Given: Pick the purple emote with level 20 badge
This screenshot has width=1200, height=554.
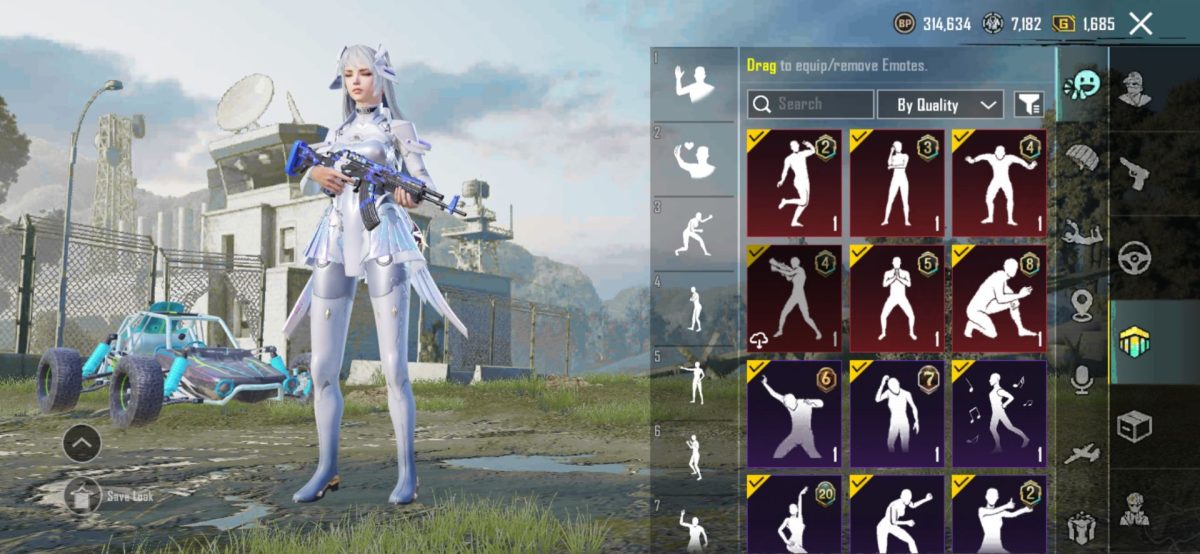Looking at the screenshot, I should point(794,514).
